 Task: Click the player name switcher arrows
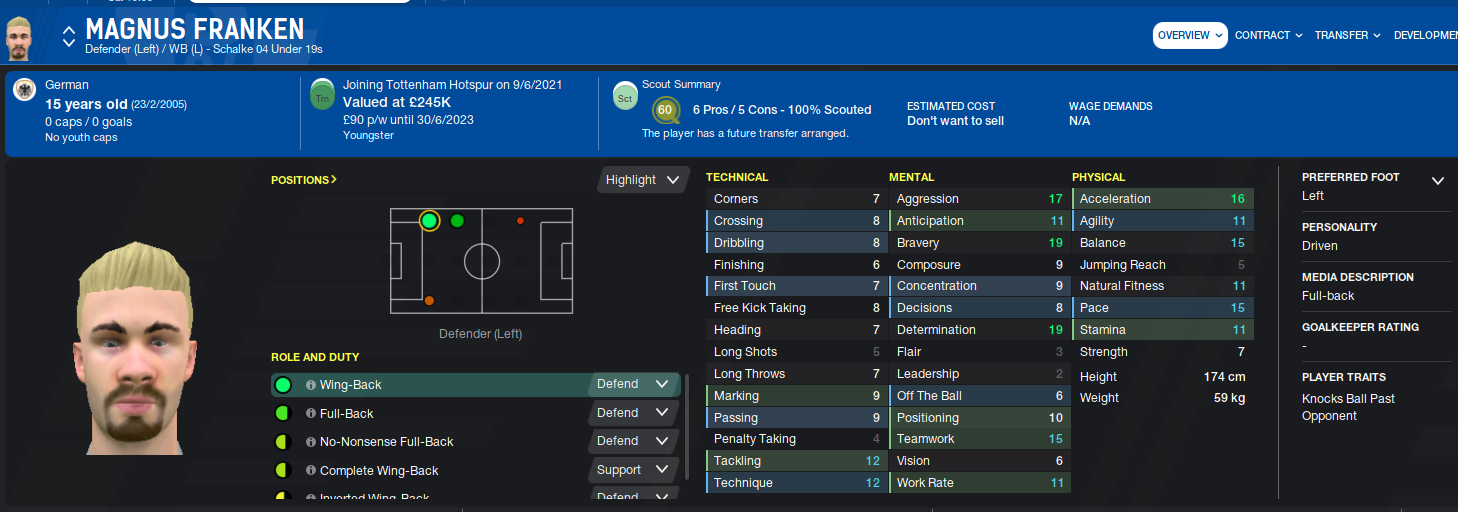pos(68,37)
